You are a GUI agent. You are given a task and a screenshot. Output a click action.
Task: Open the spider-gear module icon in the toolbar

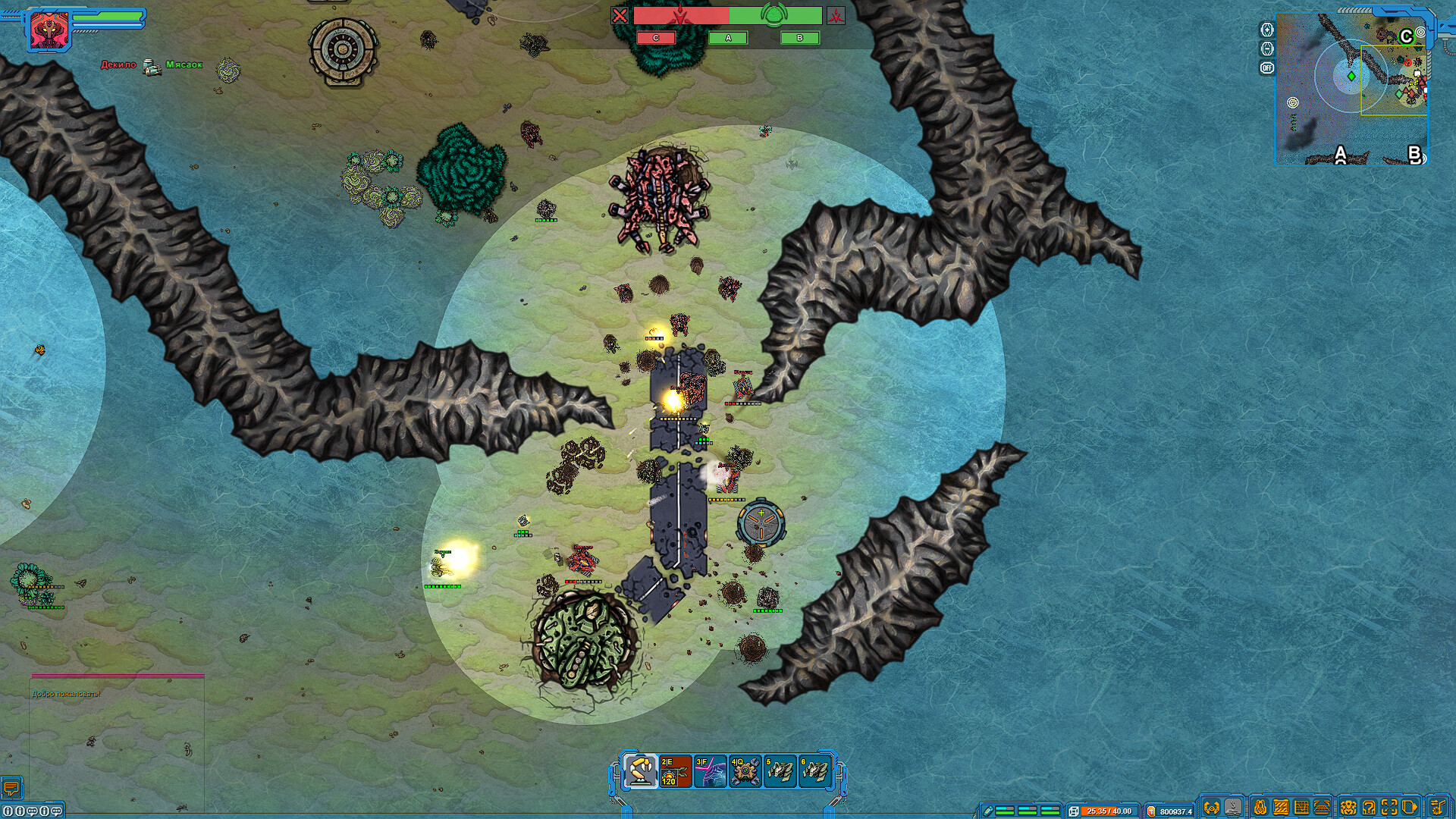point(1348,807)
